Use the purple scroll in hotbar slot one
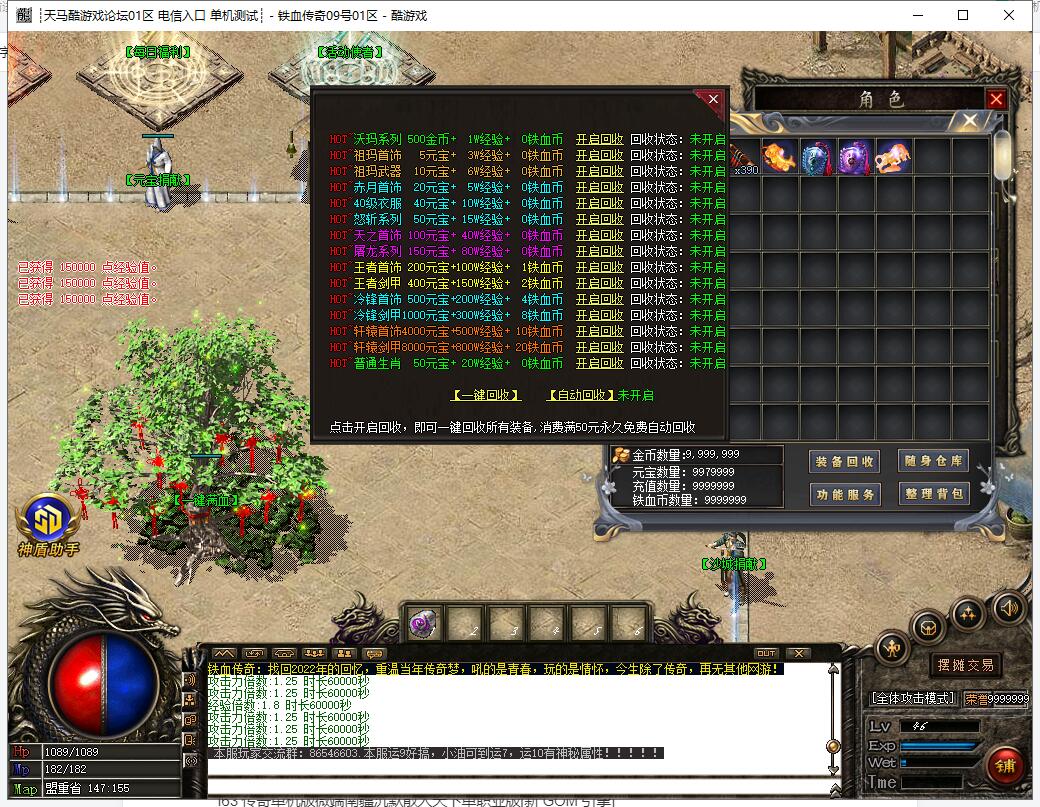The width and height of the screenshot is (1040, 807). tap(421, 624)
